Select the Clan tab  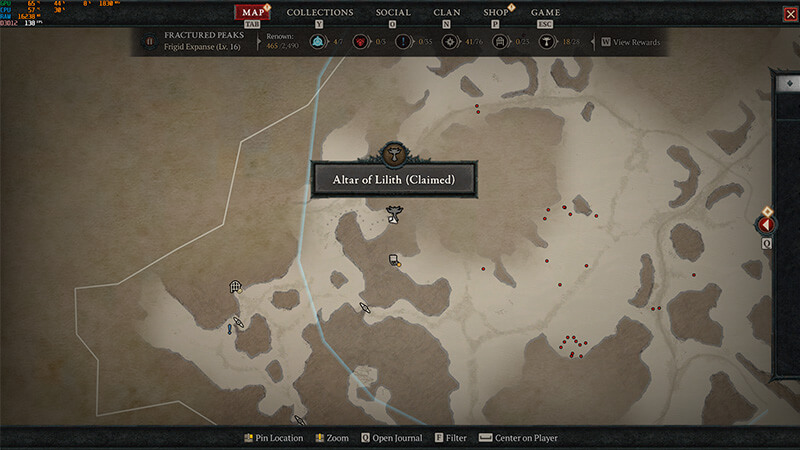click(x=447, y=13)
